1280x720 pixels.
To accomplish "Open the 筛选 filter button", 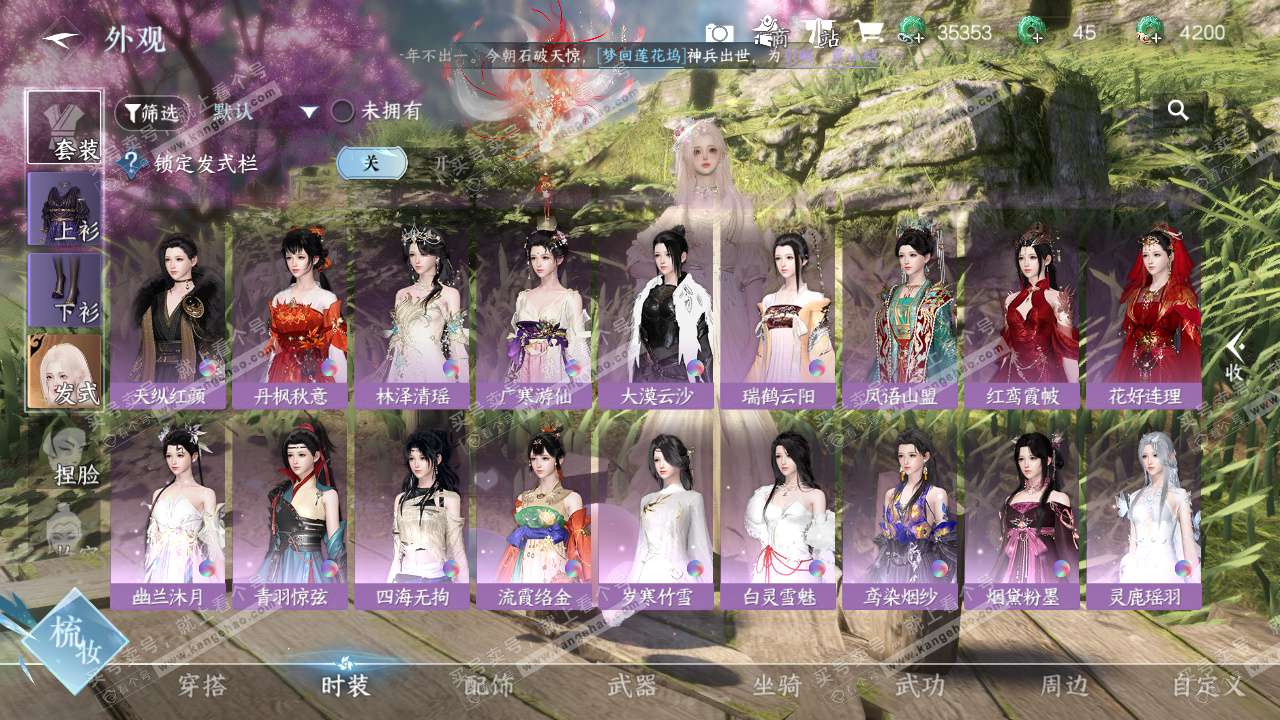I will [x=151, y=113].
